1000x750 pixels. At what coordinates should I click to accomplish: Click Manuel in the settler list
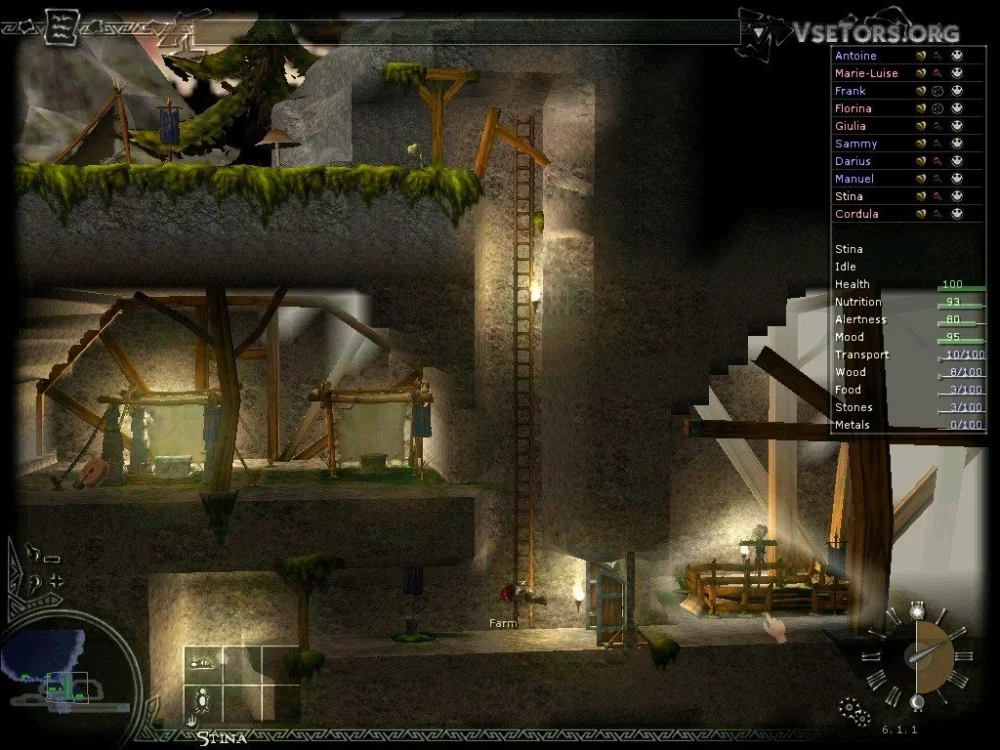pos(854,179)
